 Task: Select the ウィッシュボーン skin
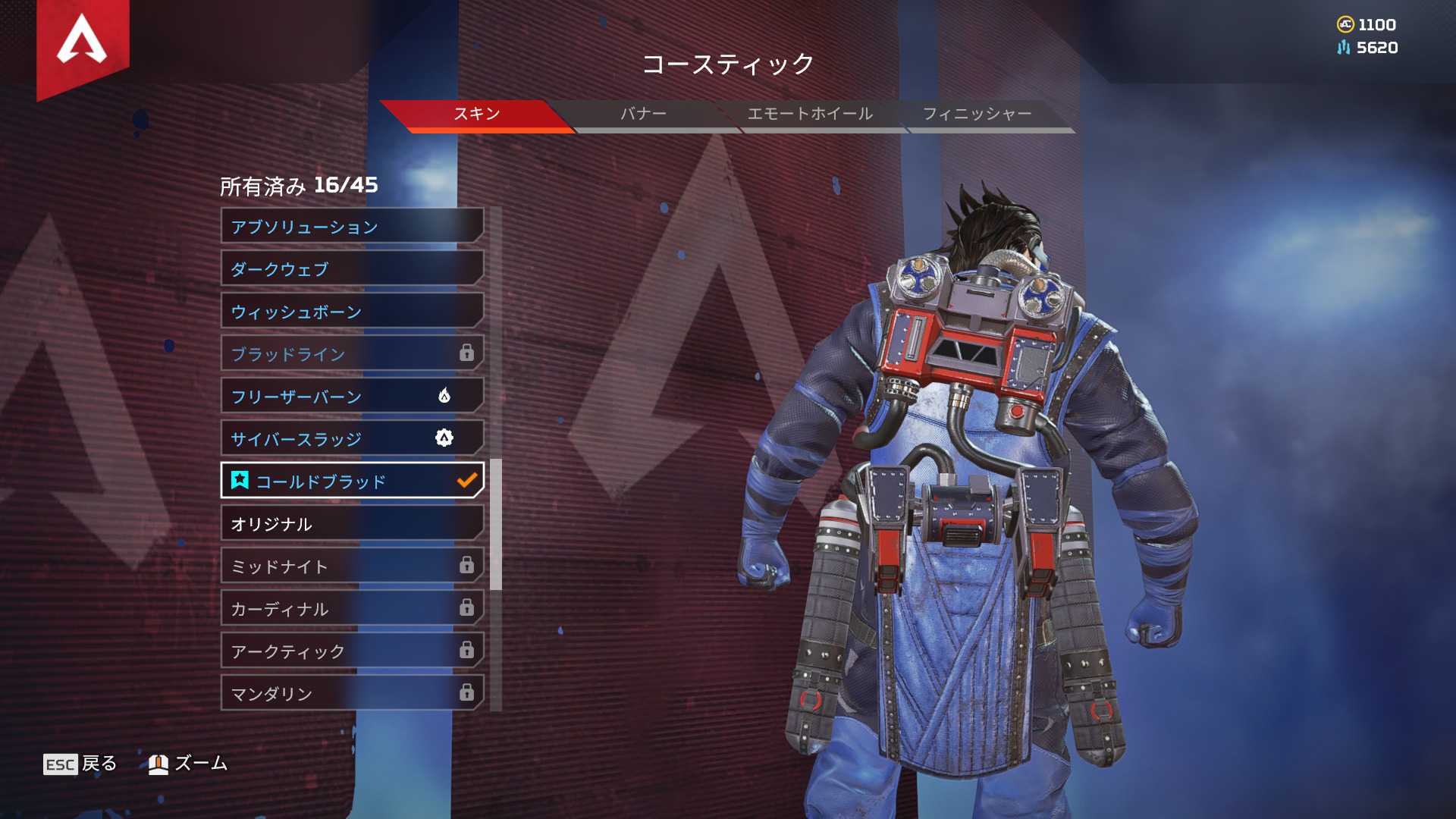[352, 311]
